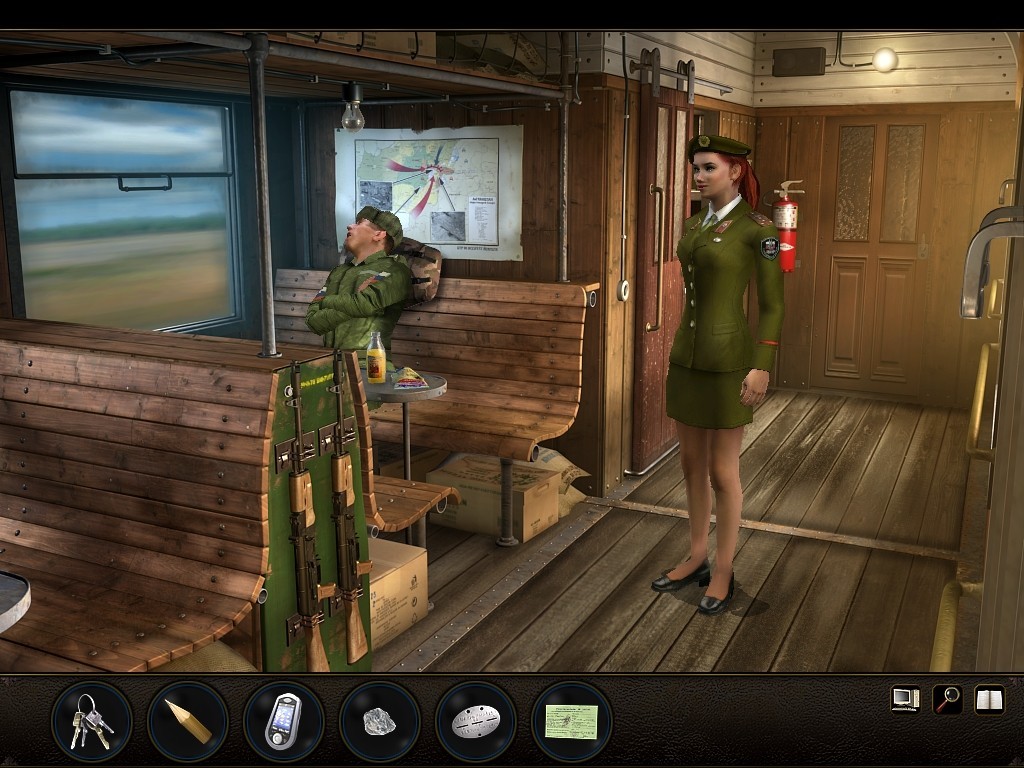
Task: Select the bunch of keys in inventory
Action: coord(91,721)
